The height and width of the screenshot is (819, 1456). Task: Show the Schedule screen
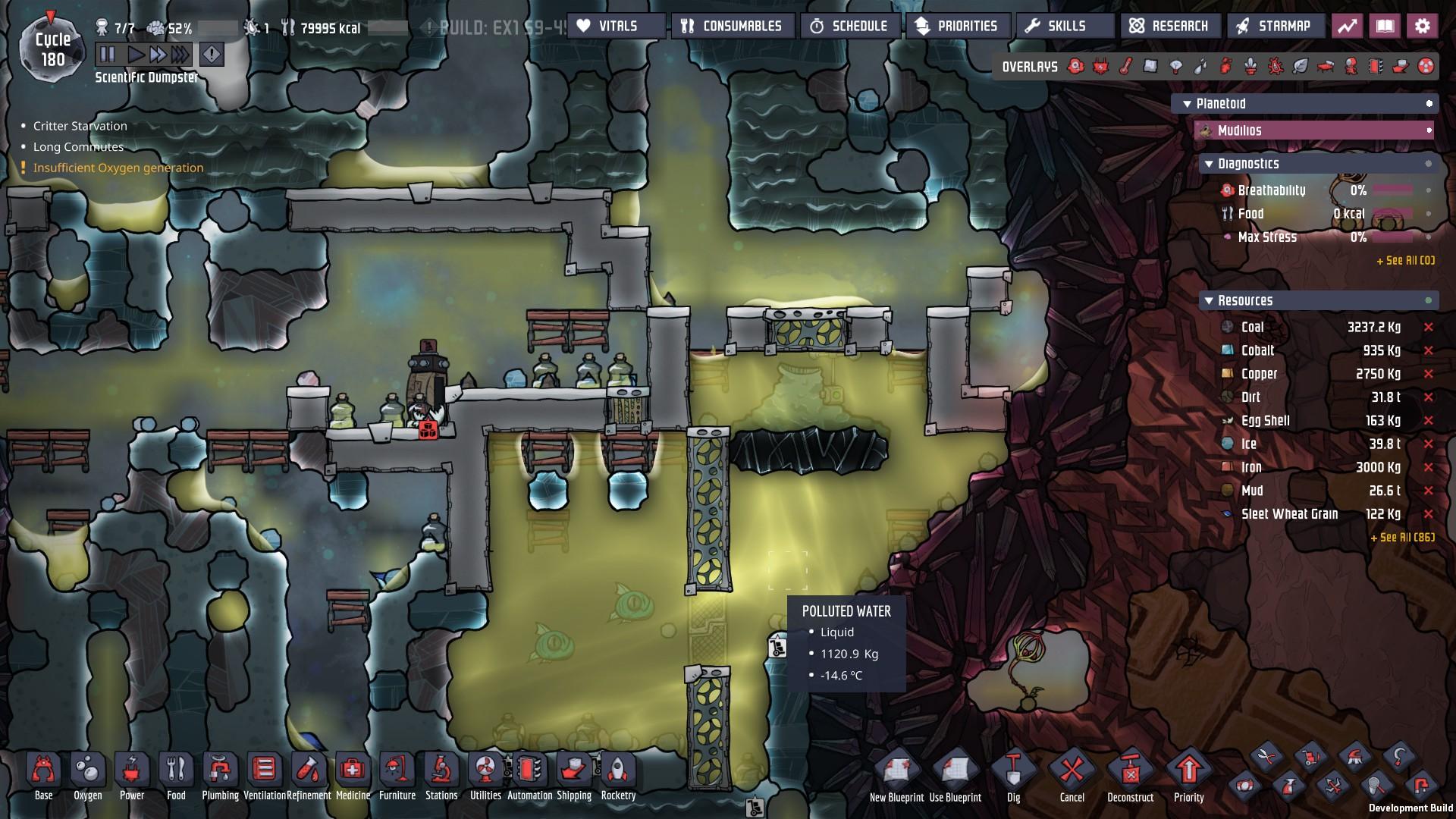click(x=850, y=27)
